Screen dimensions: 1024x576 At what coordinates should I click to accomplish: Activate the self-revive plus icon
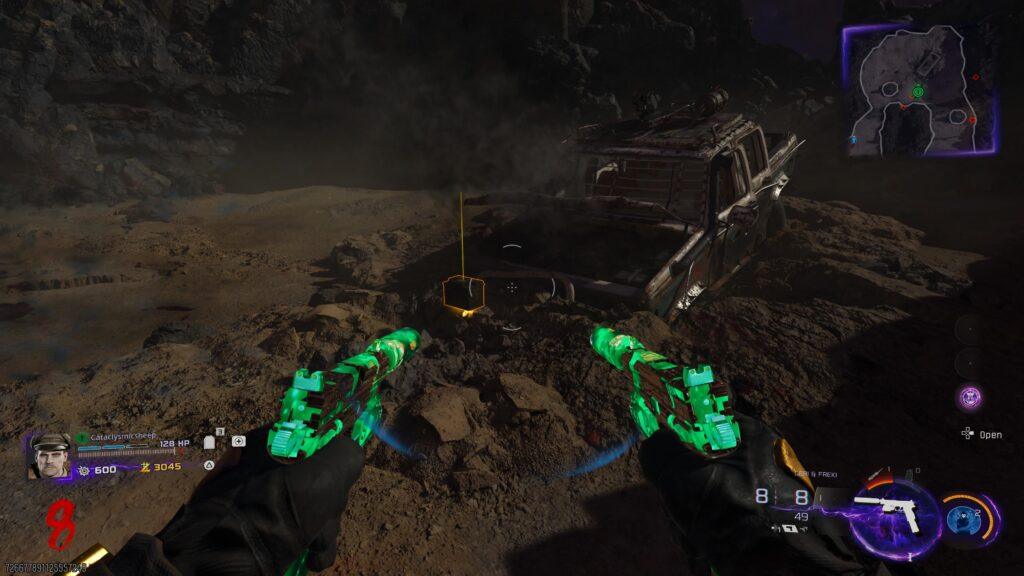238,441
